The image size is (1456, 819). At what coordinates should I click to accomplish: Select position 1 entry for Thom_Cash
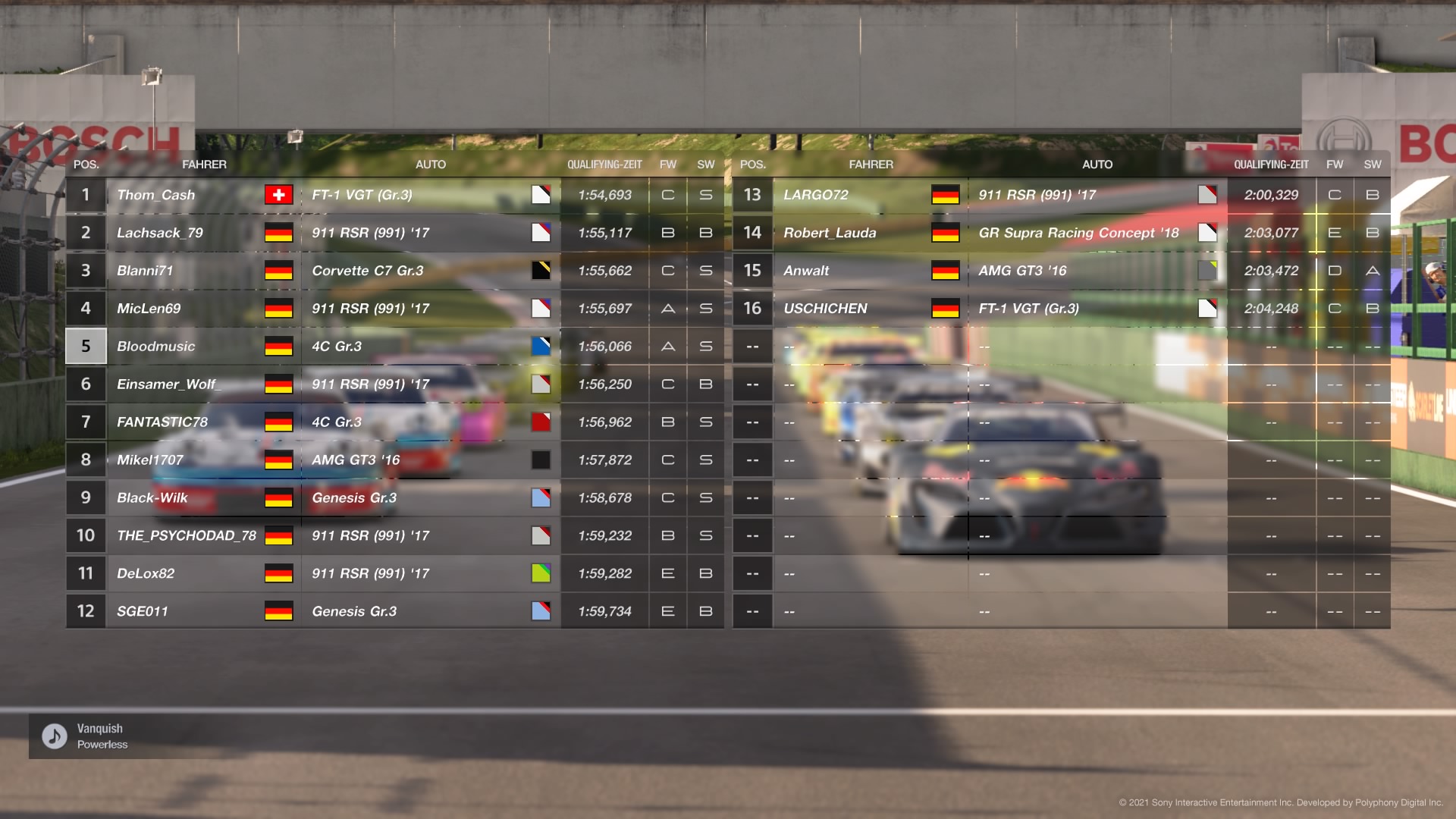(86, 194)
